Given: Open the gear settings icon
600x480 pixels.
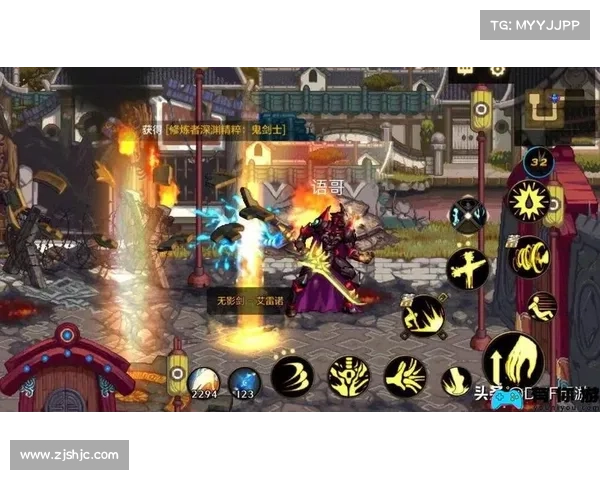Looking at the screenshot, I should pos(496,71).
